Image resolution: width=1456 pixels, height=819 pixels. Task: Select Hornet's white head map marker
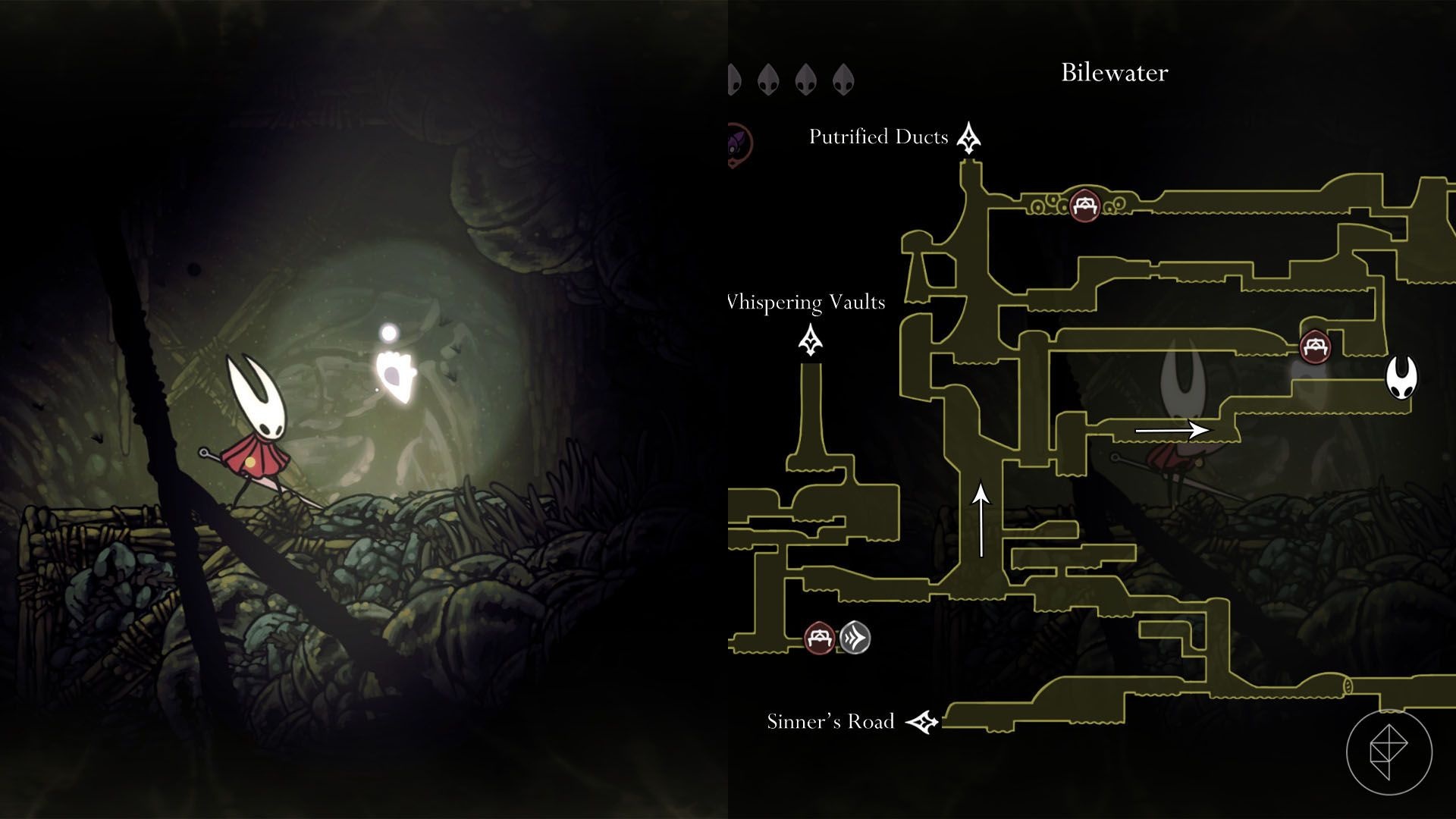click(1401, 377)
